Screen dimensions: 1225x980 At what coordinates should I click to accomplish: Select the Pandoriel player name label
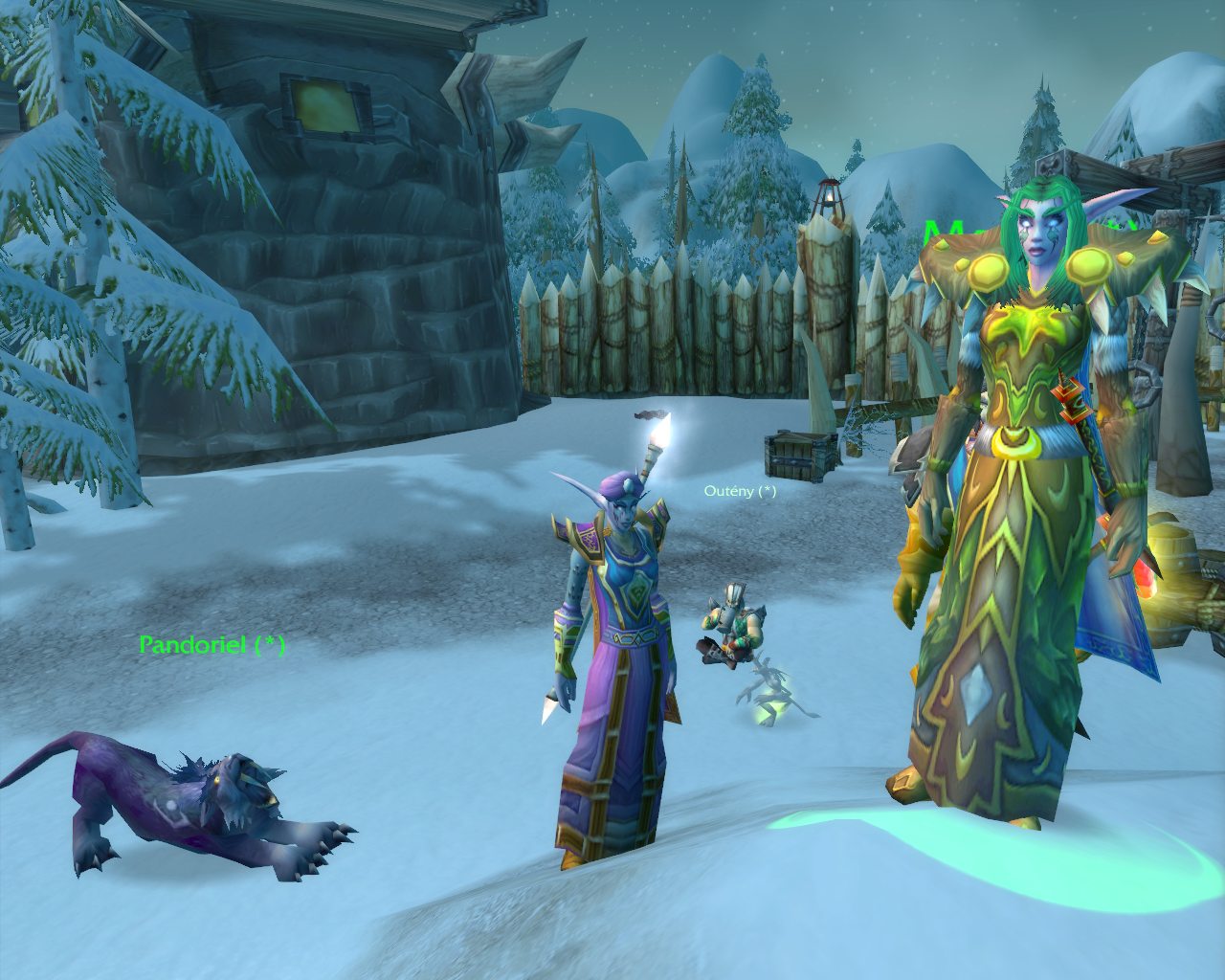pos(212,645)
